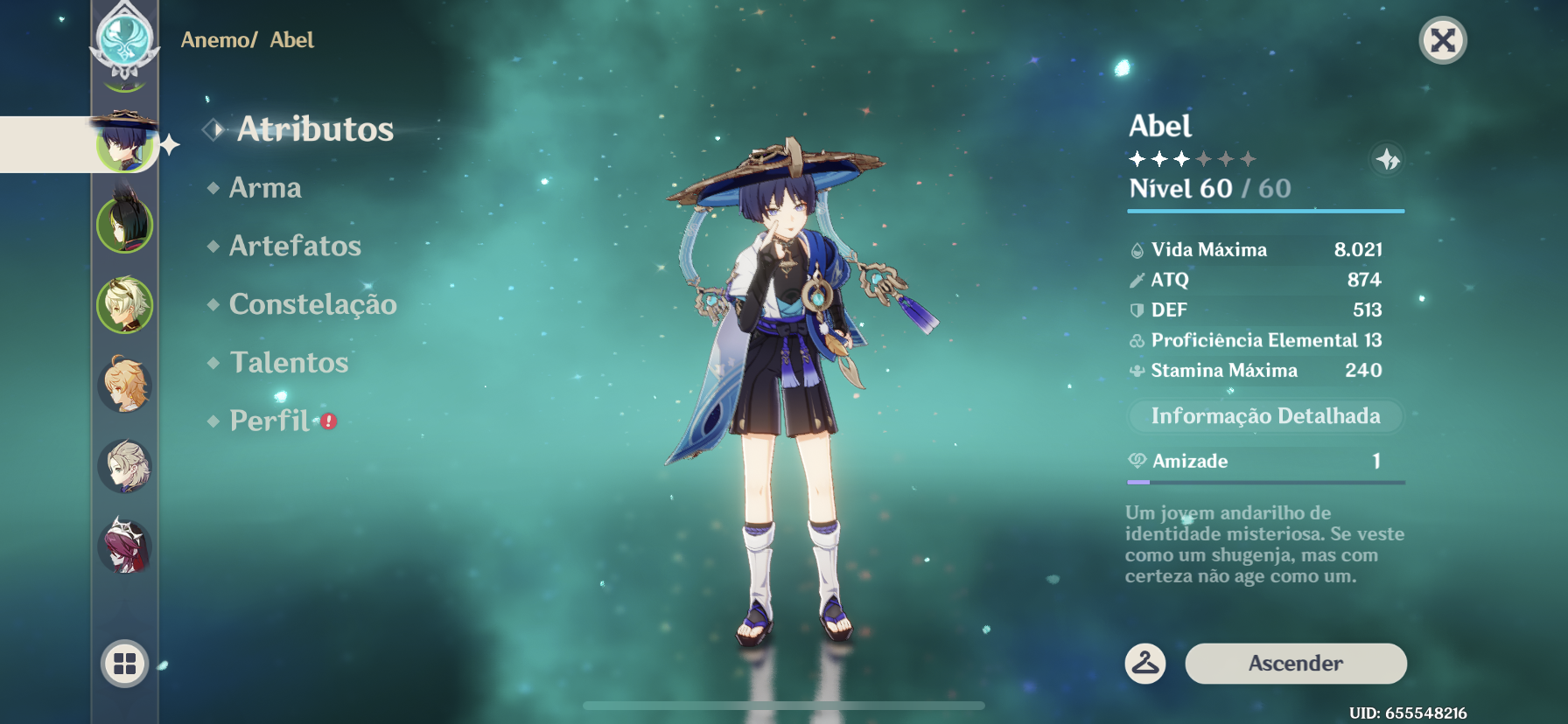Switch to the Artefatos section

pos(294,246)
